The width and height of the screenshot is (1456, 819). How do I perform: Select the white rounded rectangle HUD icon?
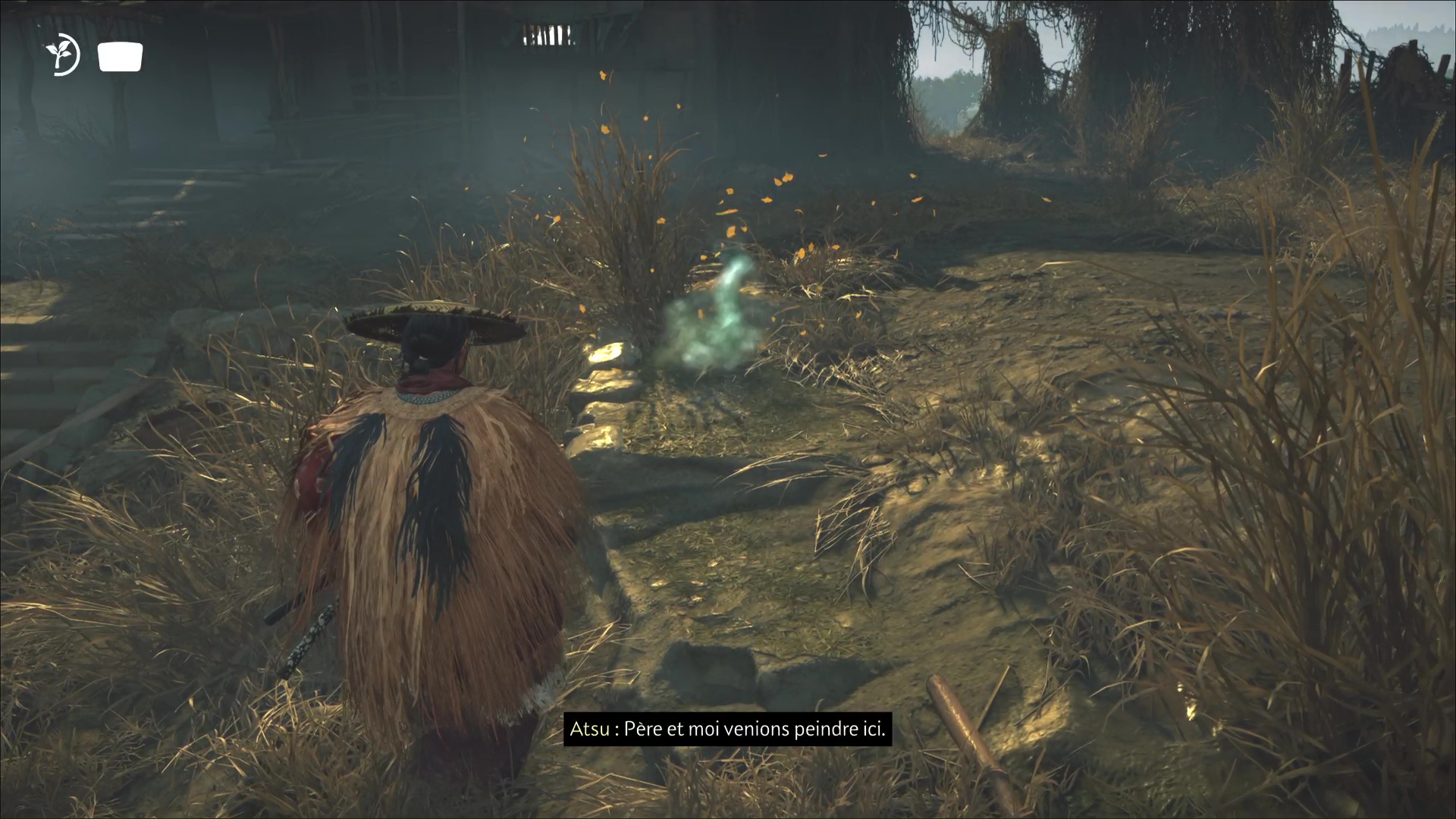[x=120, y=58]
